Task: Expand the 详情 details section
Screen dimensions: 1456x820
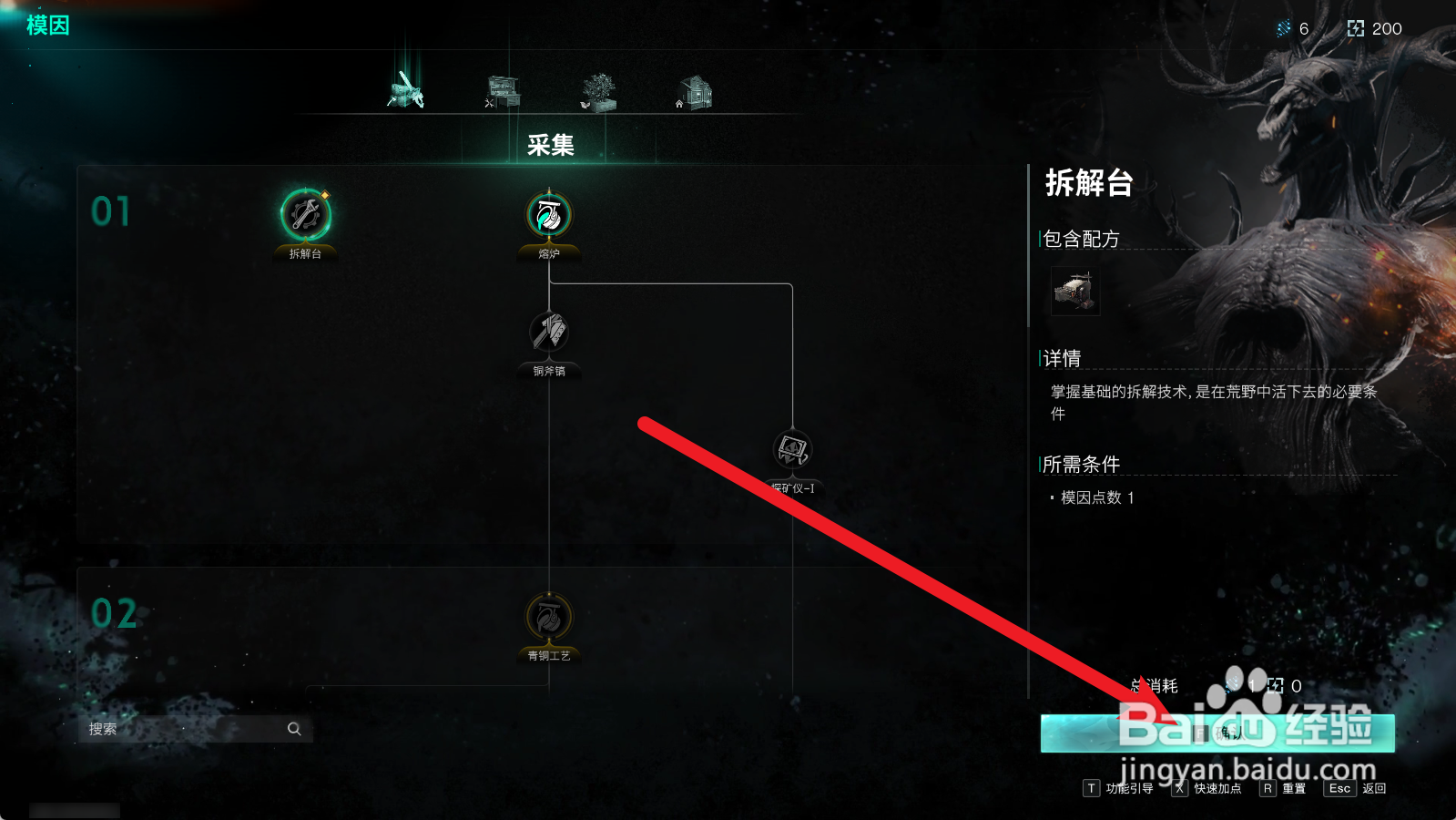Action: (x=1064, y=356)
